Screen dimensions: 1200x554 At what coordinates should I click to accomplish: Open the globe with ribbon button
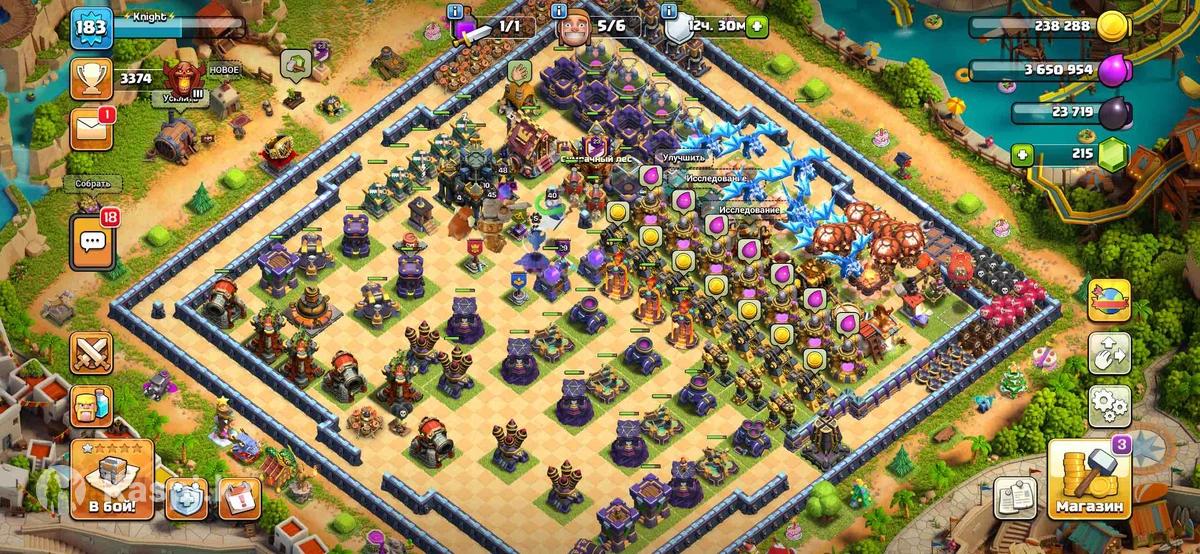(1109, 299)
